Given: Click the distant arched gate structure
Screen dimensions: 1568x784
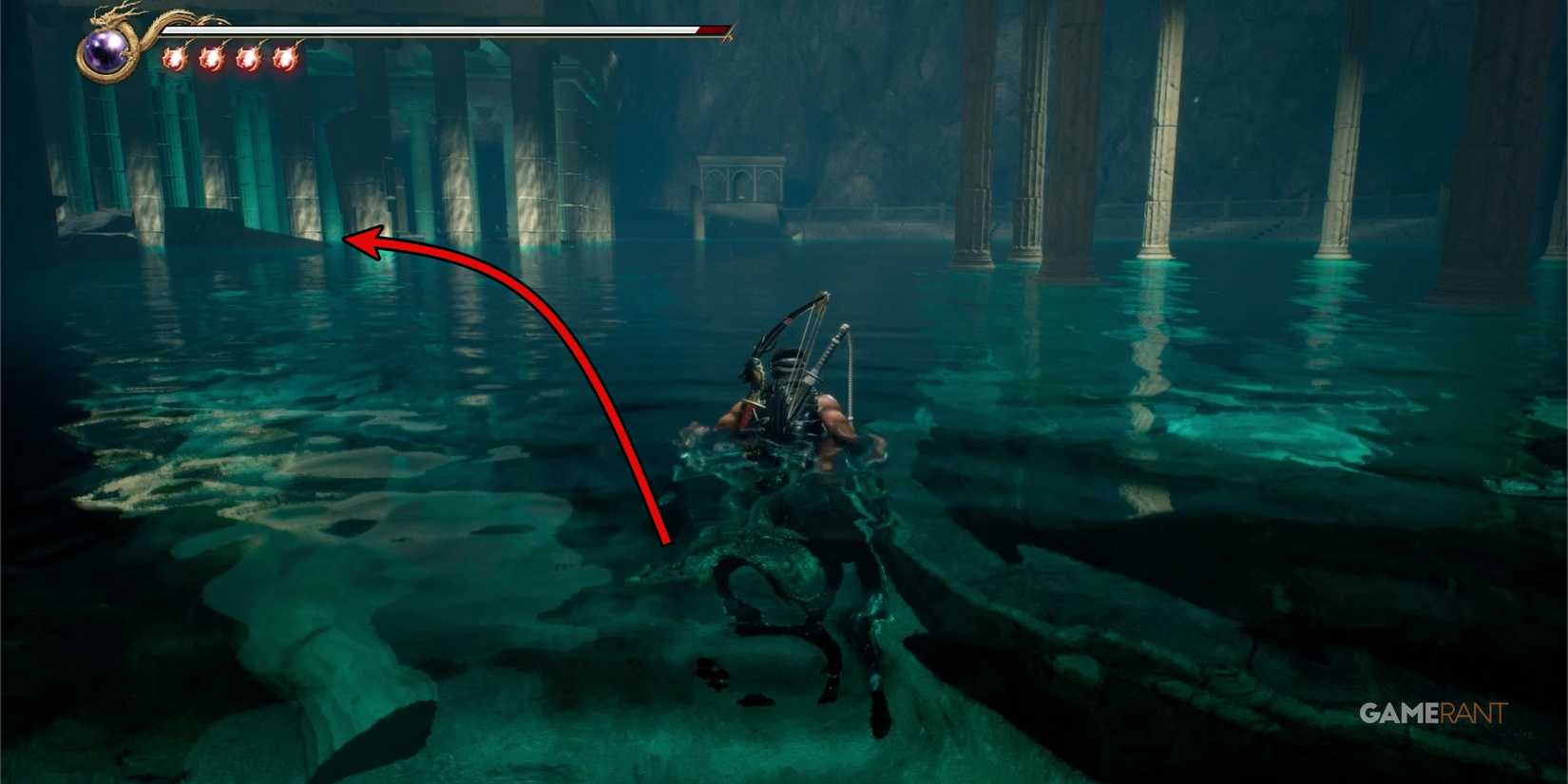Looking at the screenshot, I should click(x=743, y=181).
